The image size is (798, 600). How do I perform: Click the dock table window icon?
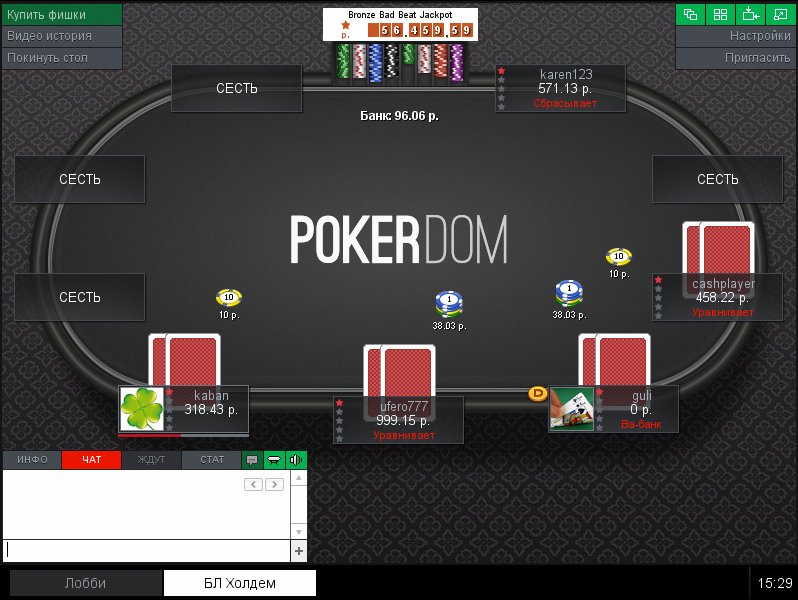click(750, 14)
